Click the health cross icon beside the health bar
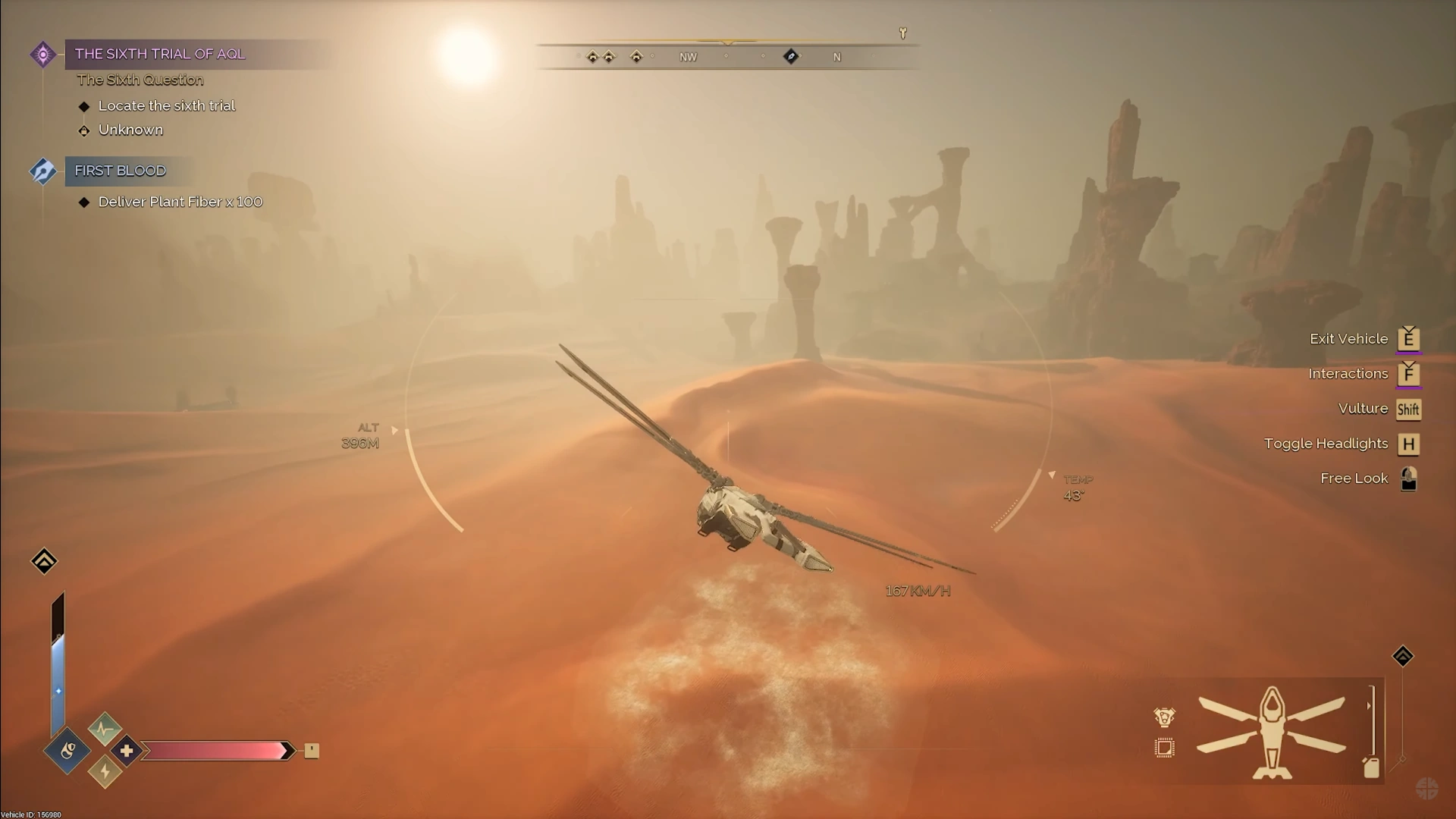1456x819 pixels. point(126,750)
